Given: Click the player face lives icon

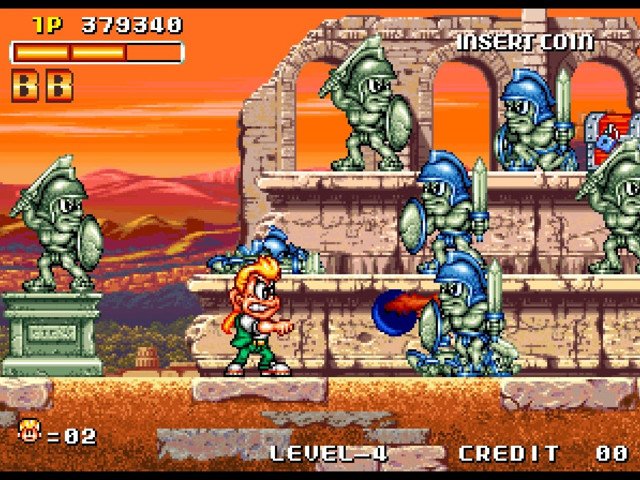Looking at the screenshot, I should click(x=30, y=432).
